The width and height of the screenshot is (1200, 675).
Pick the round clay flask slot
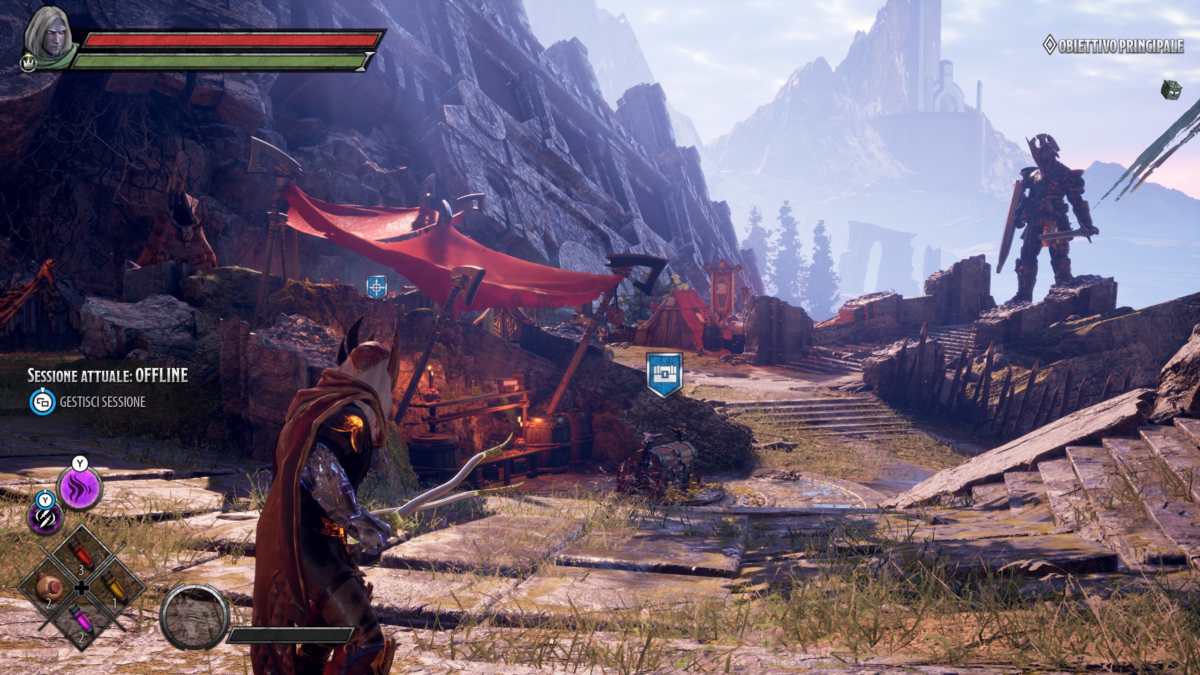pyautogui.click(x=48, y=588)
